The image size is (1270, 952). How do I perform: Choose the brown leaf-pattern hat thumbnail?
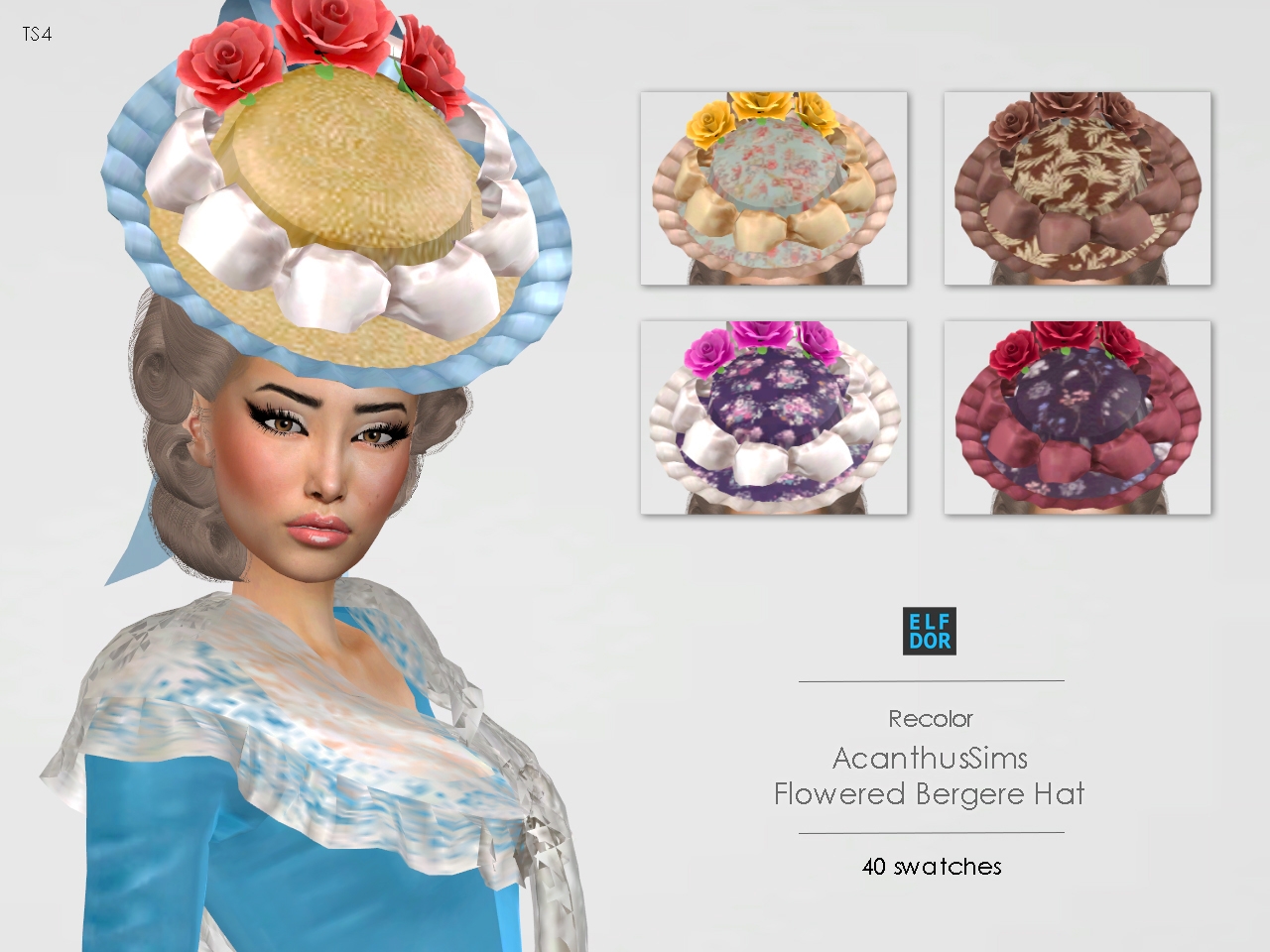click(x=1077, y=188)
